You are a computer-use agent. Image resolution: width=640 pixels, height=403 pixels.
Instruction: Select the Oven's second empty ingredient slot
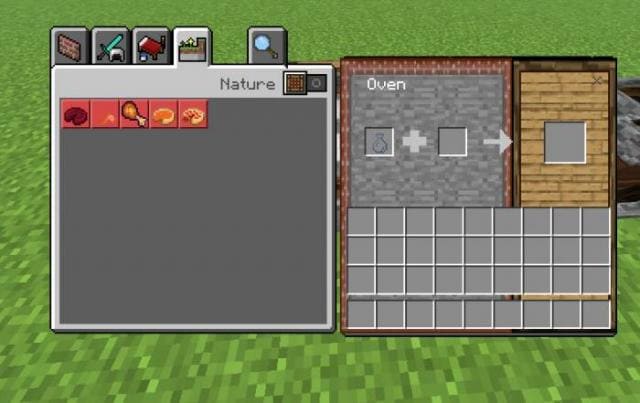pyautogui.click(x=452, y=142)
